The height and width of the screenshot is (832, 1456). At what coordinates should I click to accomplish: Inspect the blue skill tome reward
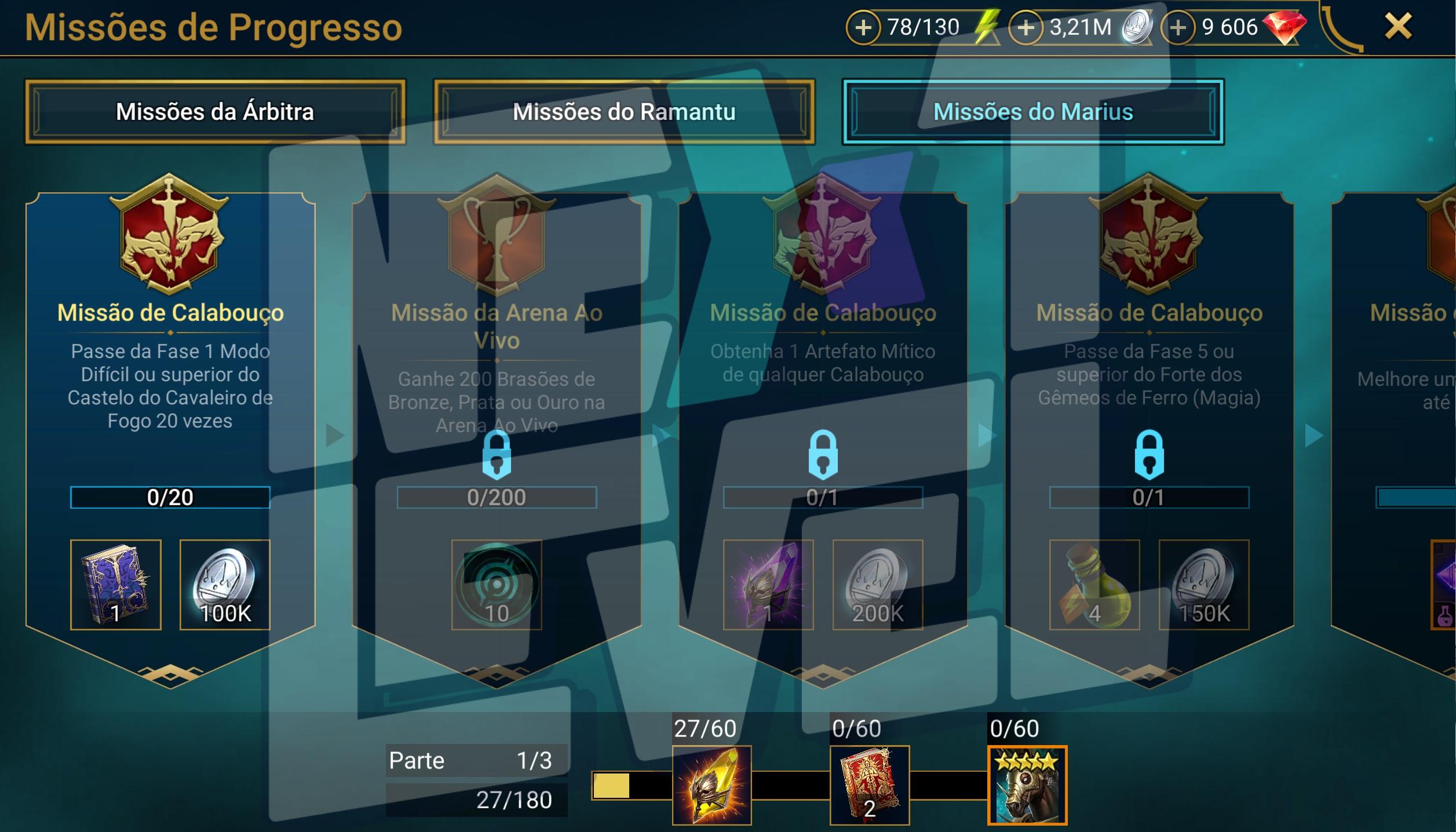click(x=116, y=585)
